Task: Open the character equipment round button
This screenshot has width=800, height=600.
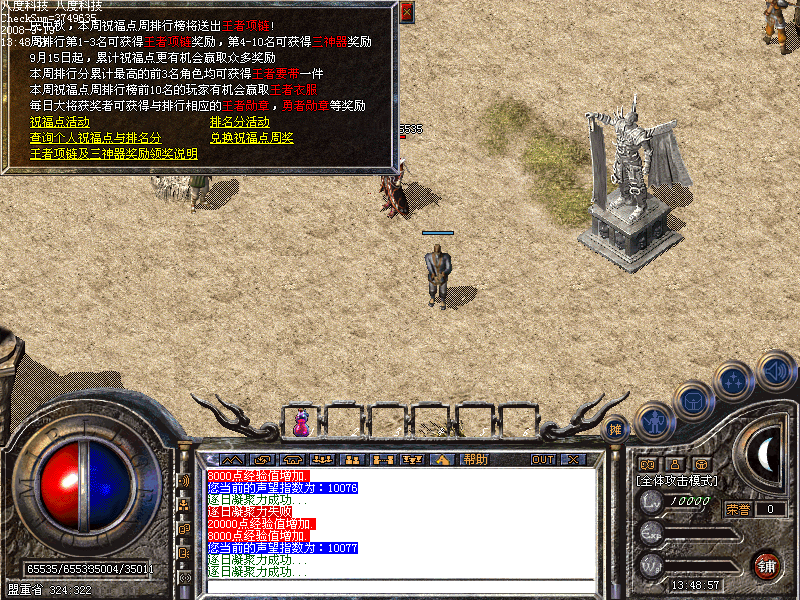Action: [653, 421]
